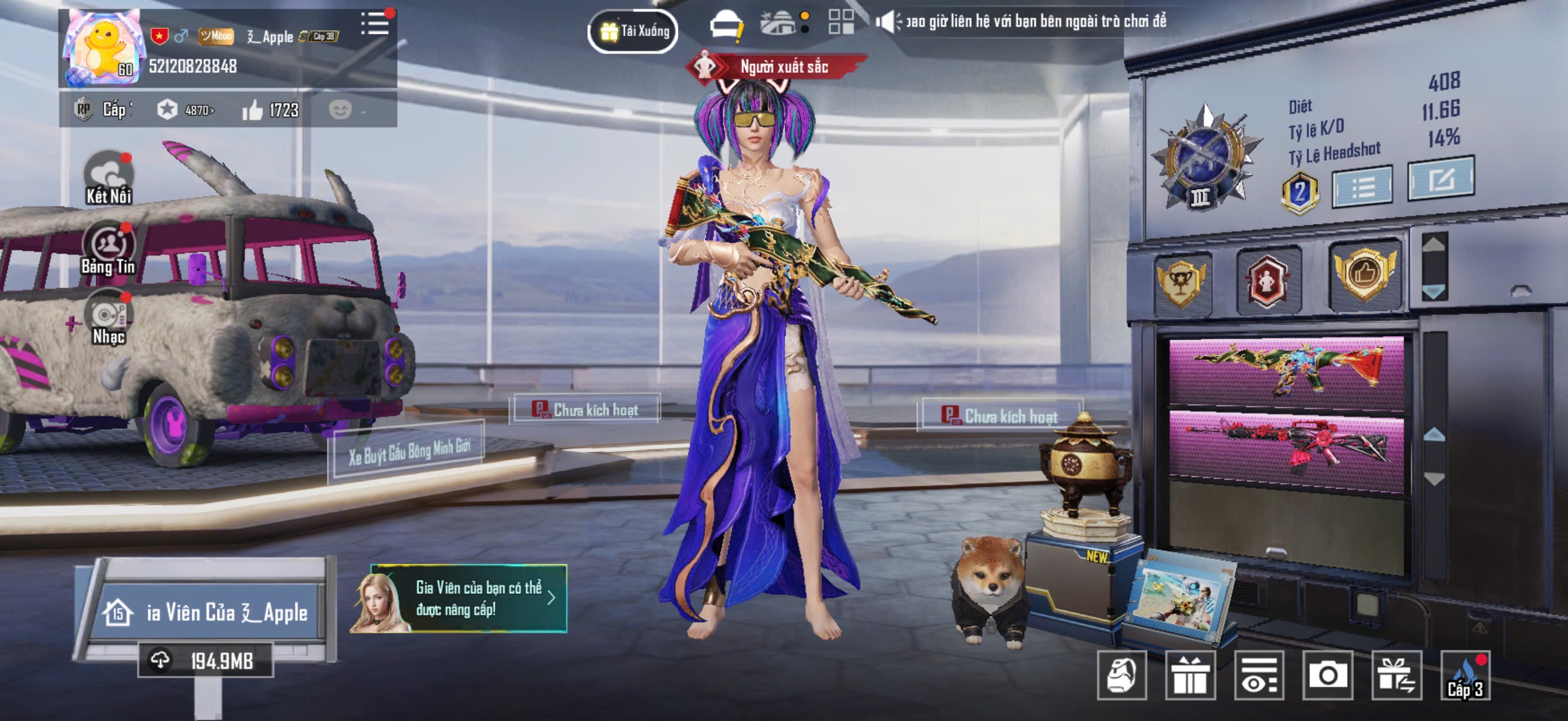
Task: Tap the thumbs-up likes counter 1723
Action: click(x=270, y=110)
